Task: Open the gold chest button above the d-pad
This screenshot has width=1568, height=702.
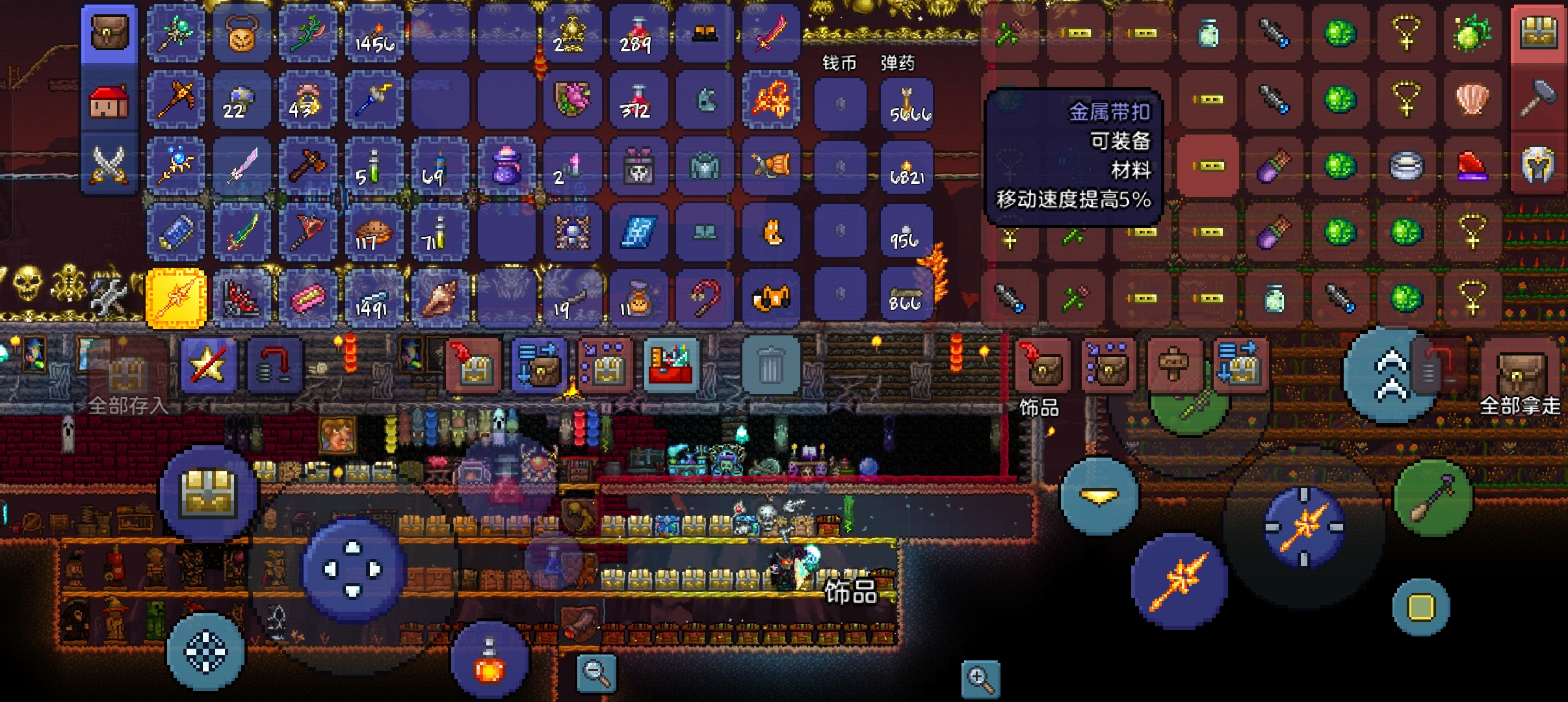Action: tap(209, 495)
